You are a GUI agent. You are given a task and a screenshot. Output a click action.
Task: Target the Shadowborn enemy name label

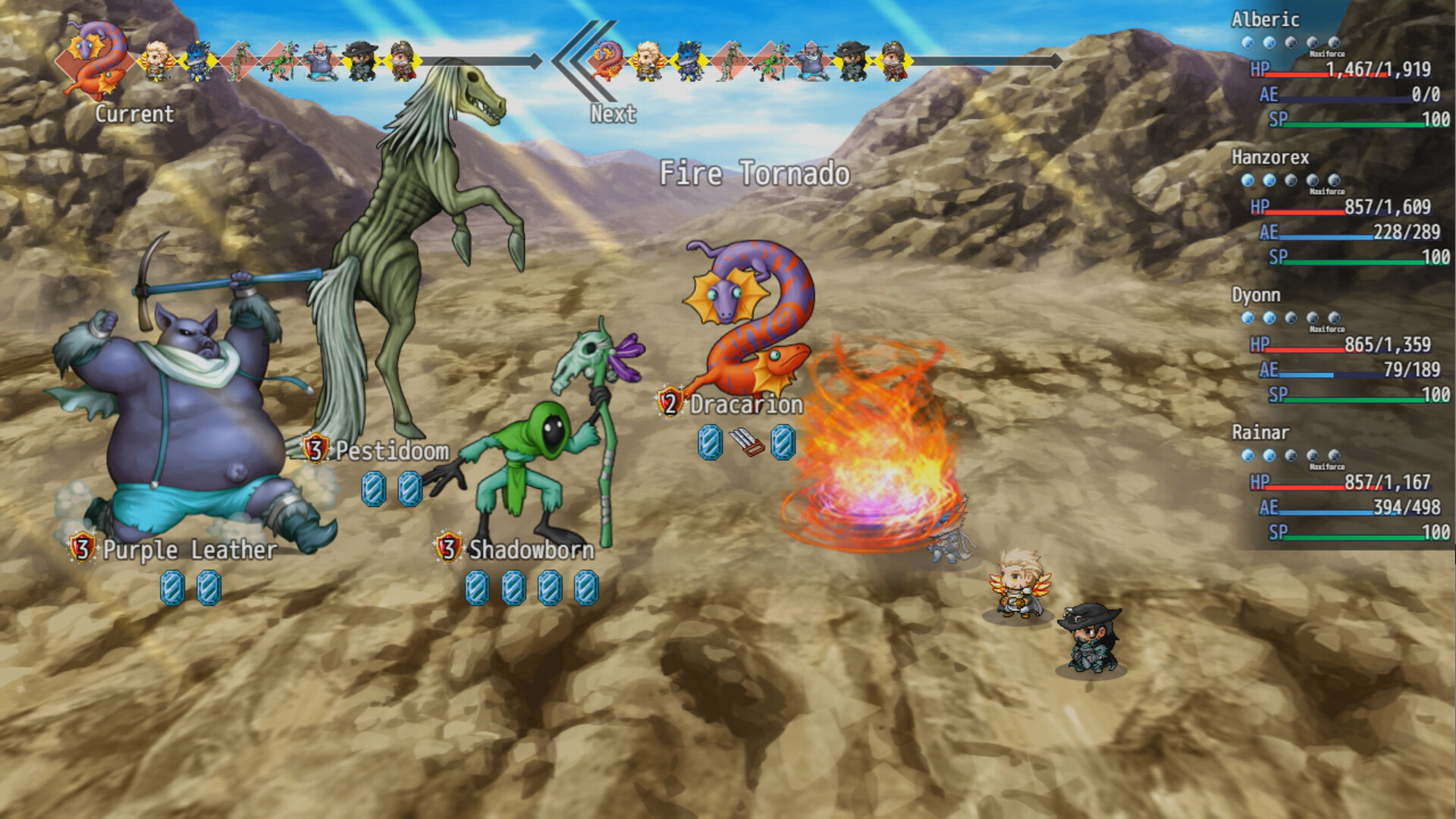[x=531, y=550]
